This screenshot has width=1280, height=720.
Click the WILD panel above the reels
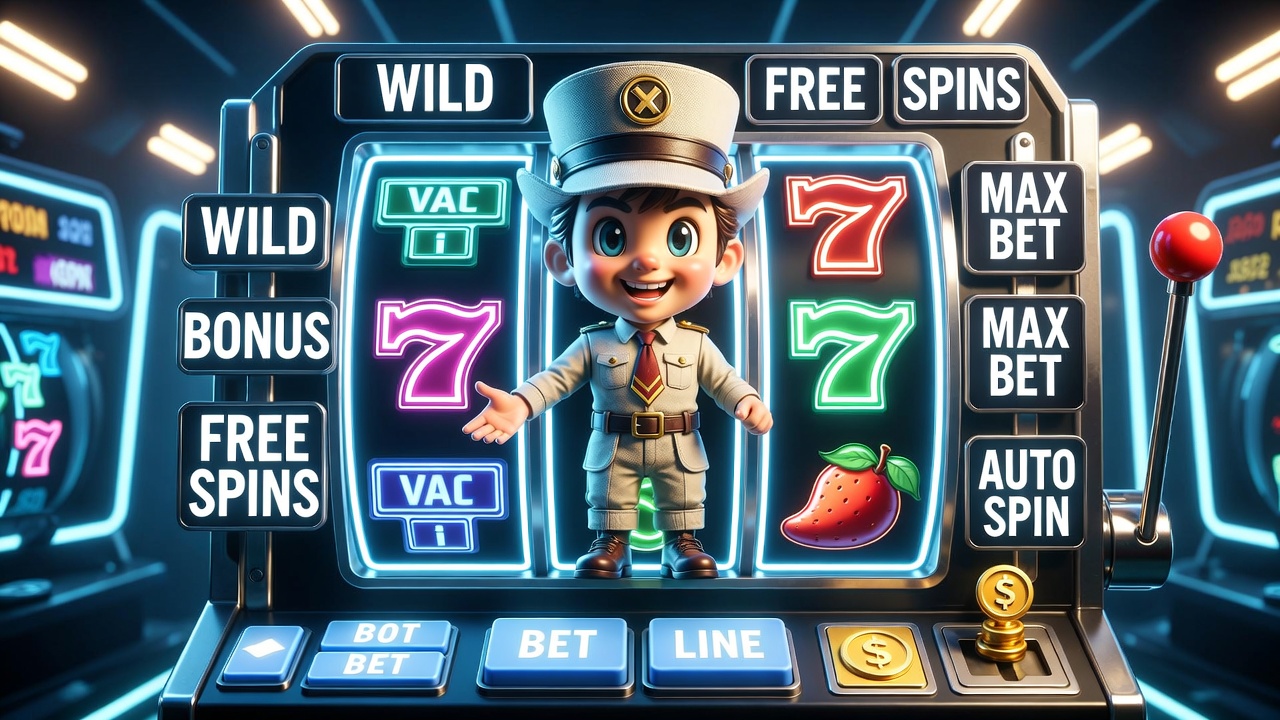click(435, 89)
